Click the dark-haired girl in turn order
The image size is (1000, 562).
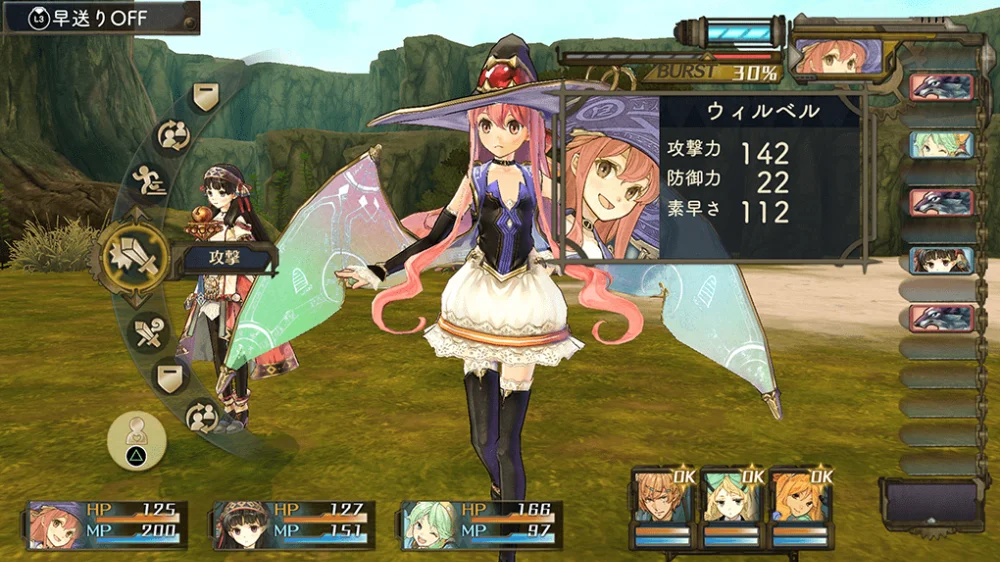coord(941,260)
